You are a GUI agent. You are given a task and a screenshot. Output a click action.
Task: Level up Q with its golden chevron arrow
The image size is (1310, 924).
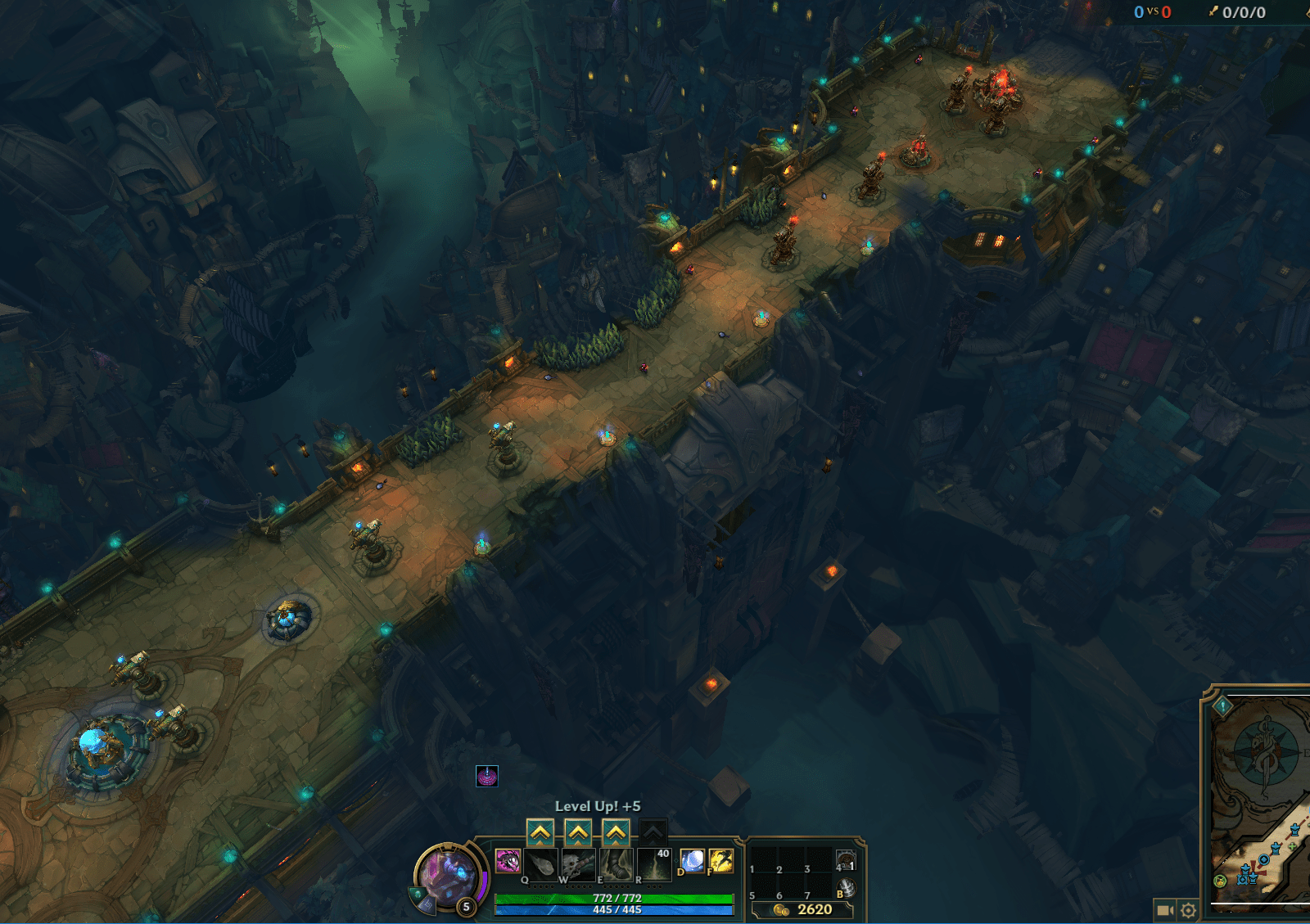coord(541,831)
